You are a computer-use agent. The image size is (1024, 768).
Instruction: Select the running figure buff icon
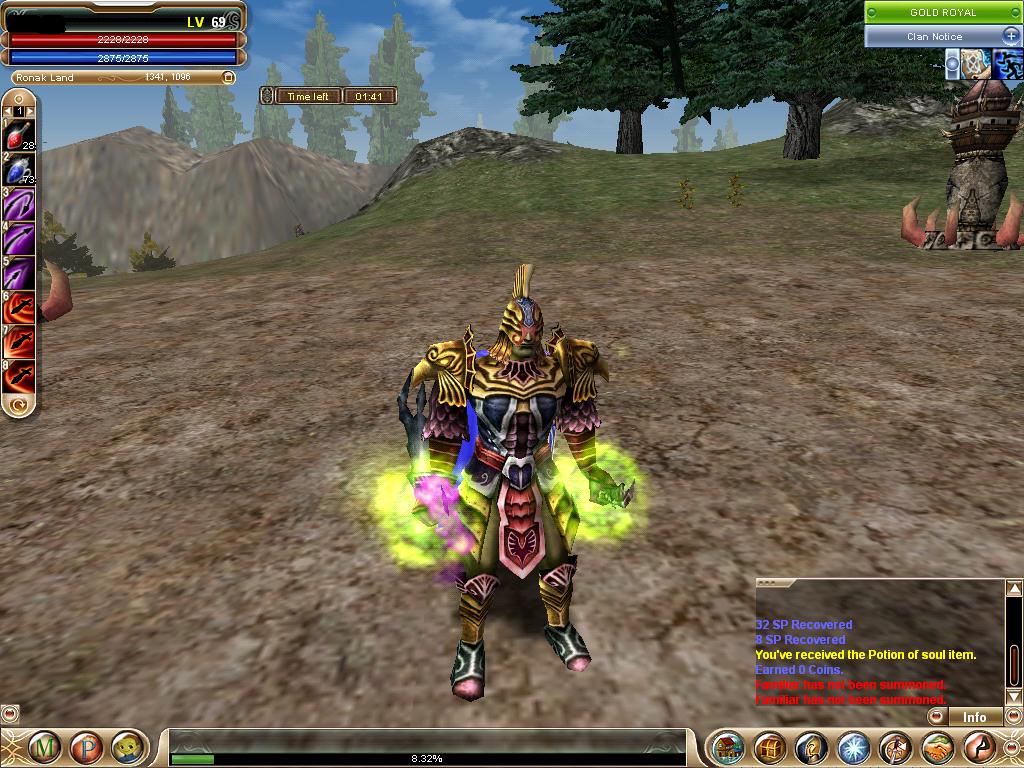(x=1006, y=64)
